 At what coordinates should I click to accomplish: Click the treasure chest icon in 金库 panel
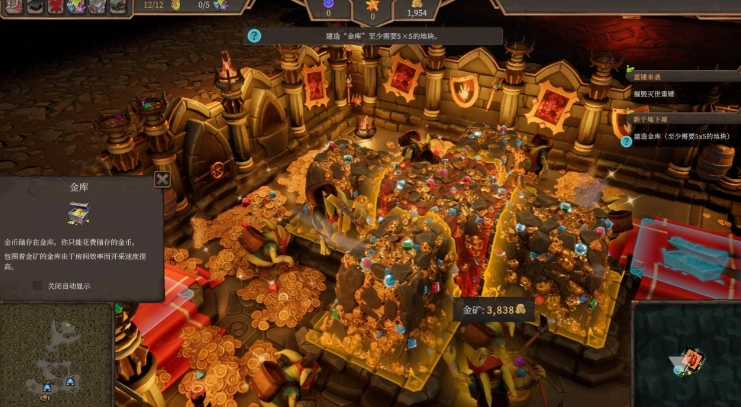tap(79, 213)
